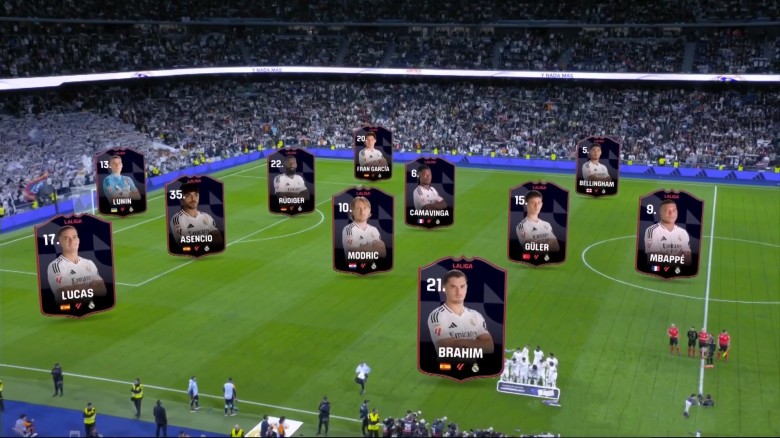Select the Modric number 10 card
This screenshot has width=780, height=438.
(x=362, y=231)
